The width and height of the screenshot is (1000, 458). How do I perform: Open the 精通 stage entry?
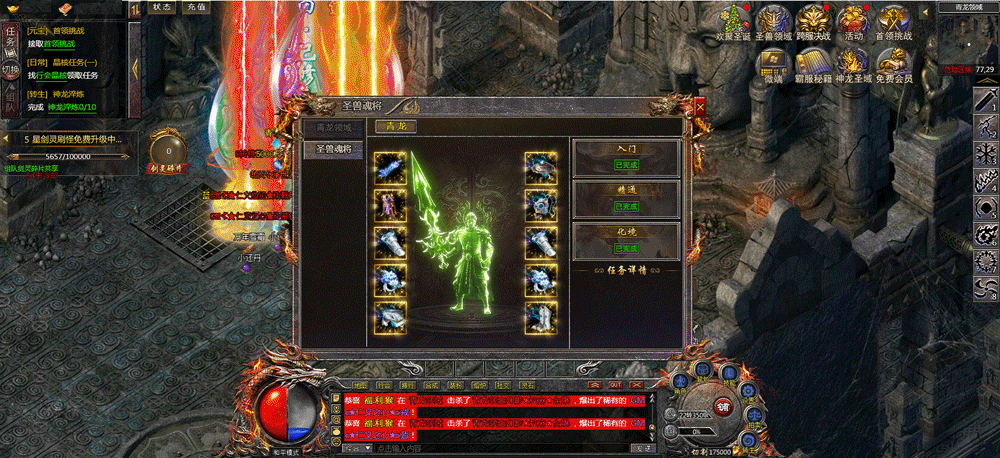(x=627, y=197)
